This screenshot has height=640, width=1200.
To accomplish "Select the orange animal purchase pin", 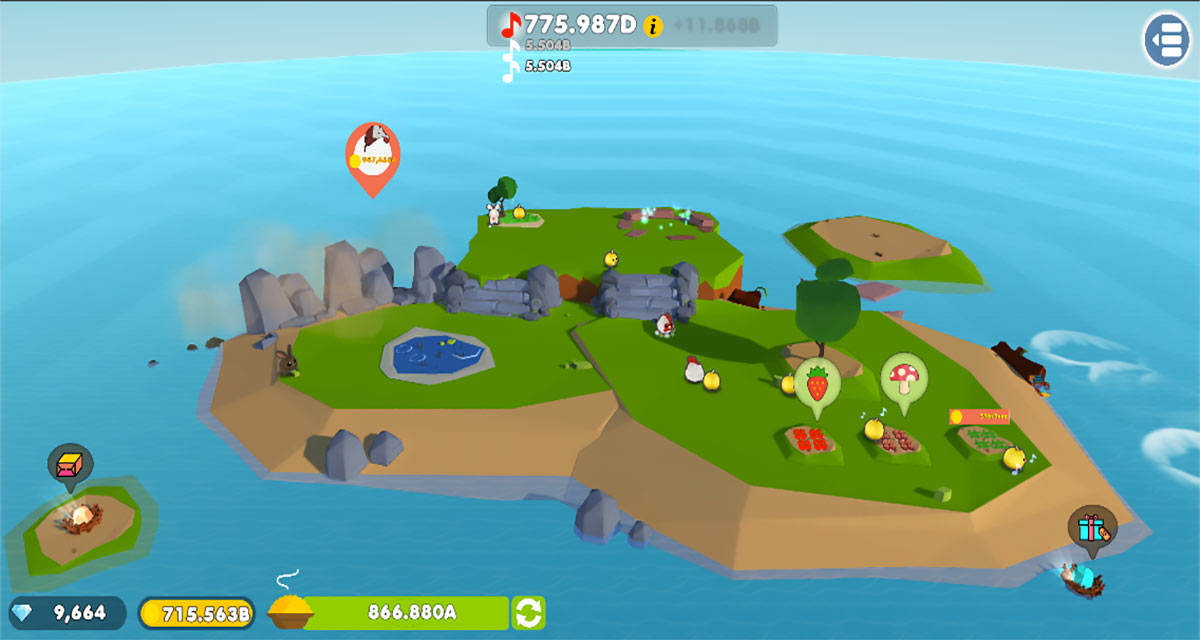I will point(372,156).
